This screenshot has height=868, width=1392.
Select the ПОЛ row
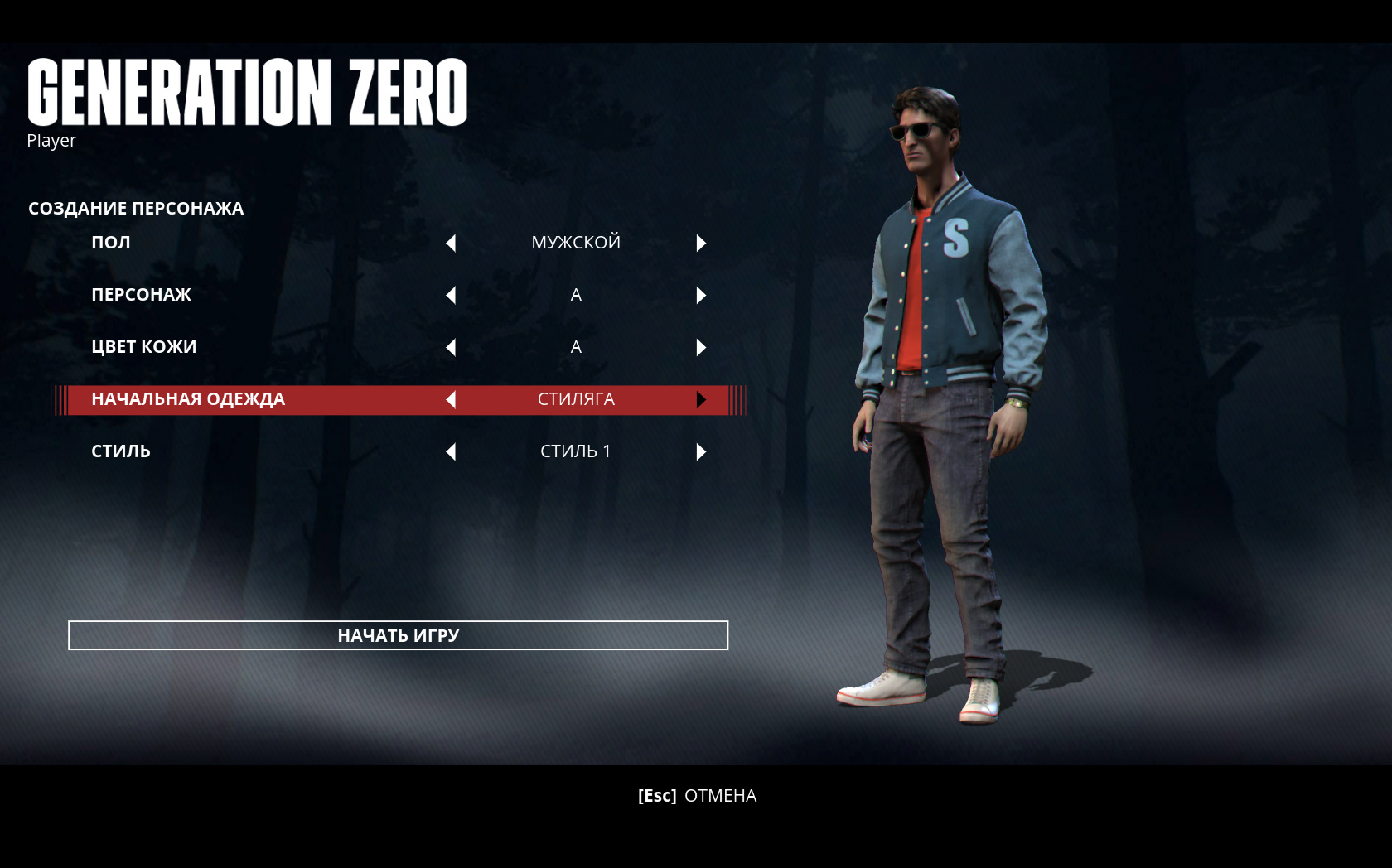click(111, 243)
